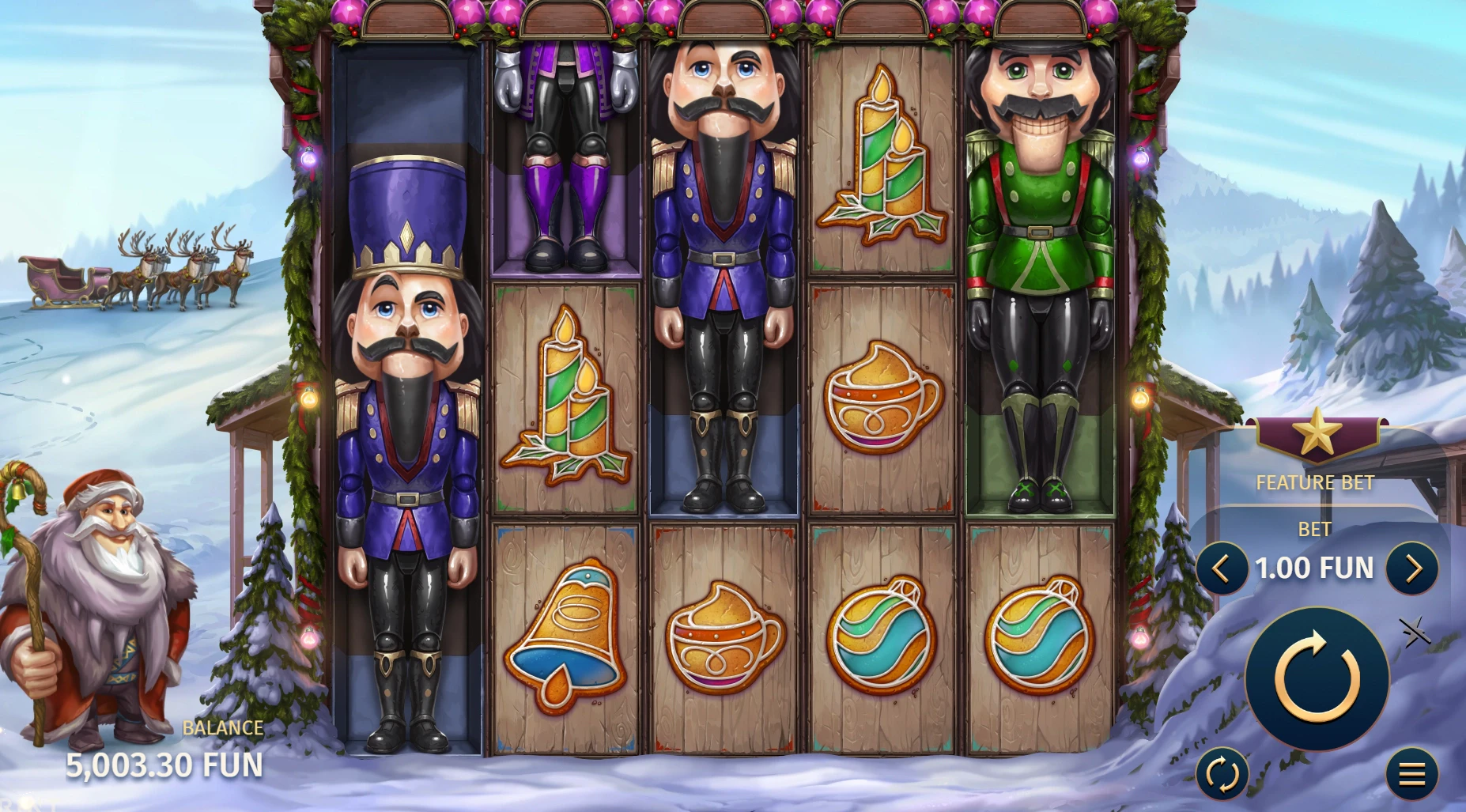The image size is (1466, 812).
Task: Click the bet value showing 1.00 FUN
Action: pos(1315,568)
